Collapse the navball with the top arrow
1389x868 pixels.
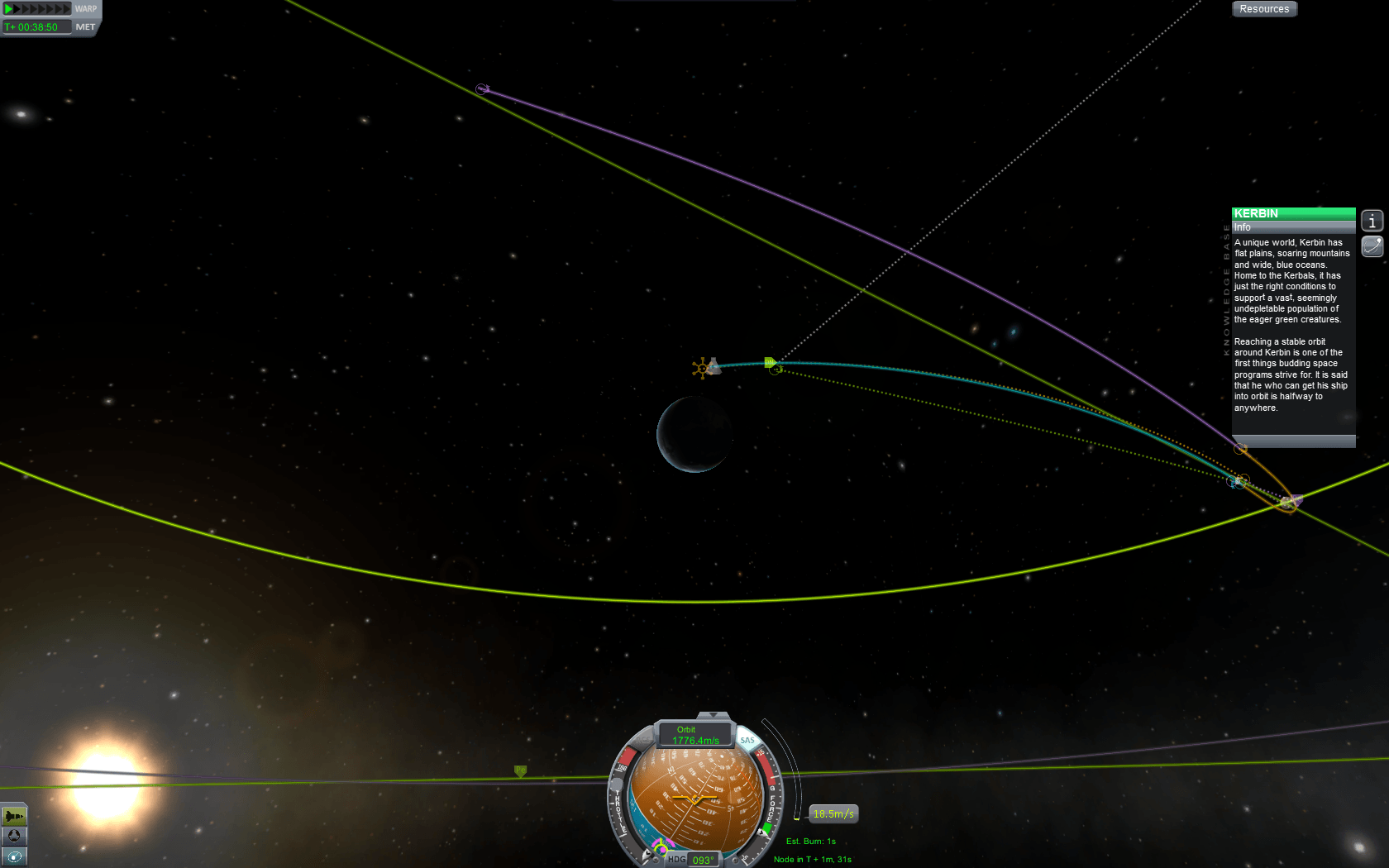pyautogui.click(x=713, y=715)
